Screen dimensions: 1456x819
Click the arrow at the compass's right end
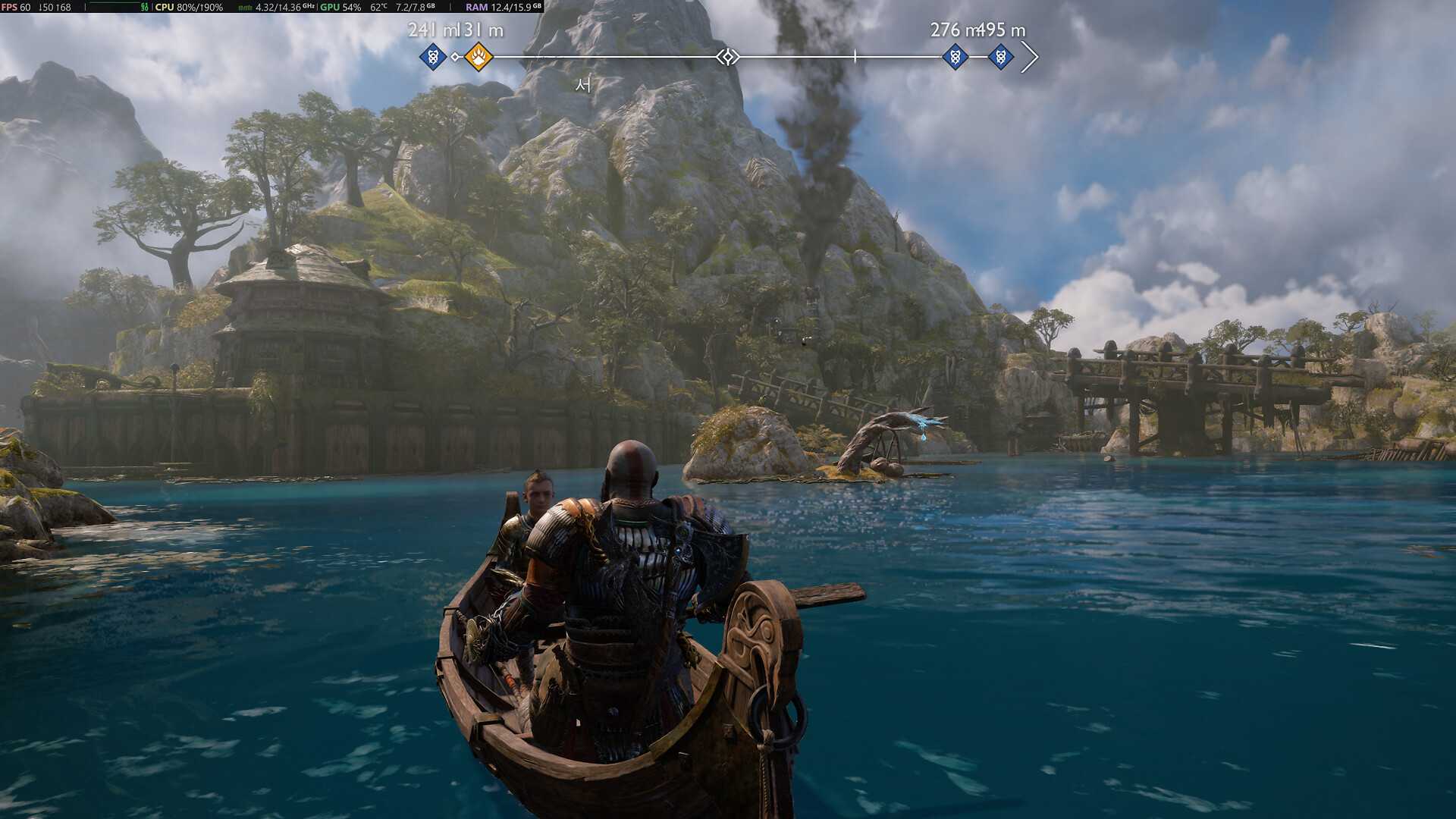[1030, 57]
